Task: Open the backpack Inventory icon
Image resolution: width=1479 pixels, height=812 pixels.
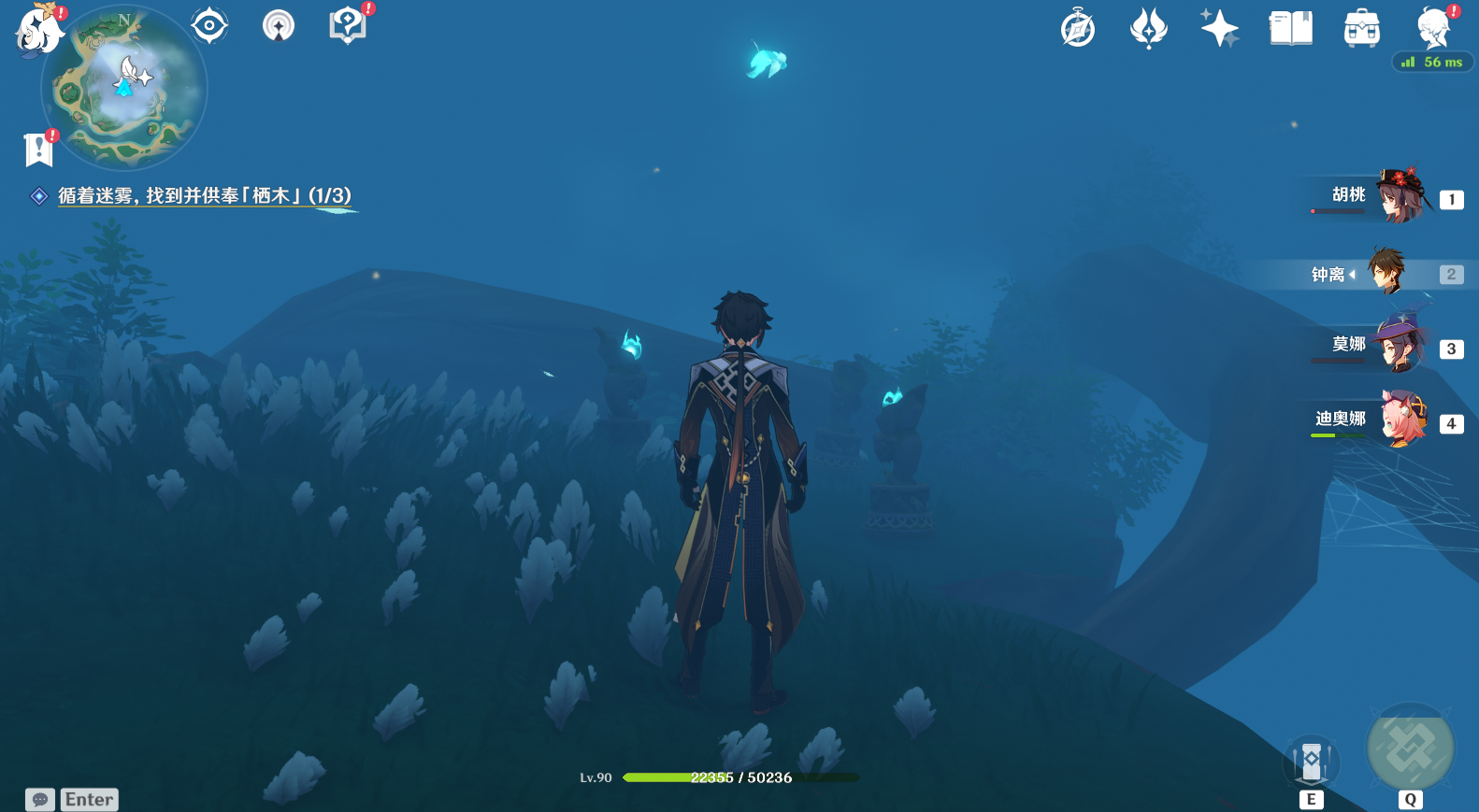Action: 1361,29
